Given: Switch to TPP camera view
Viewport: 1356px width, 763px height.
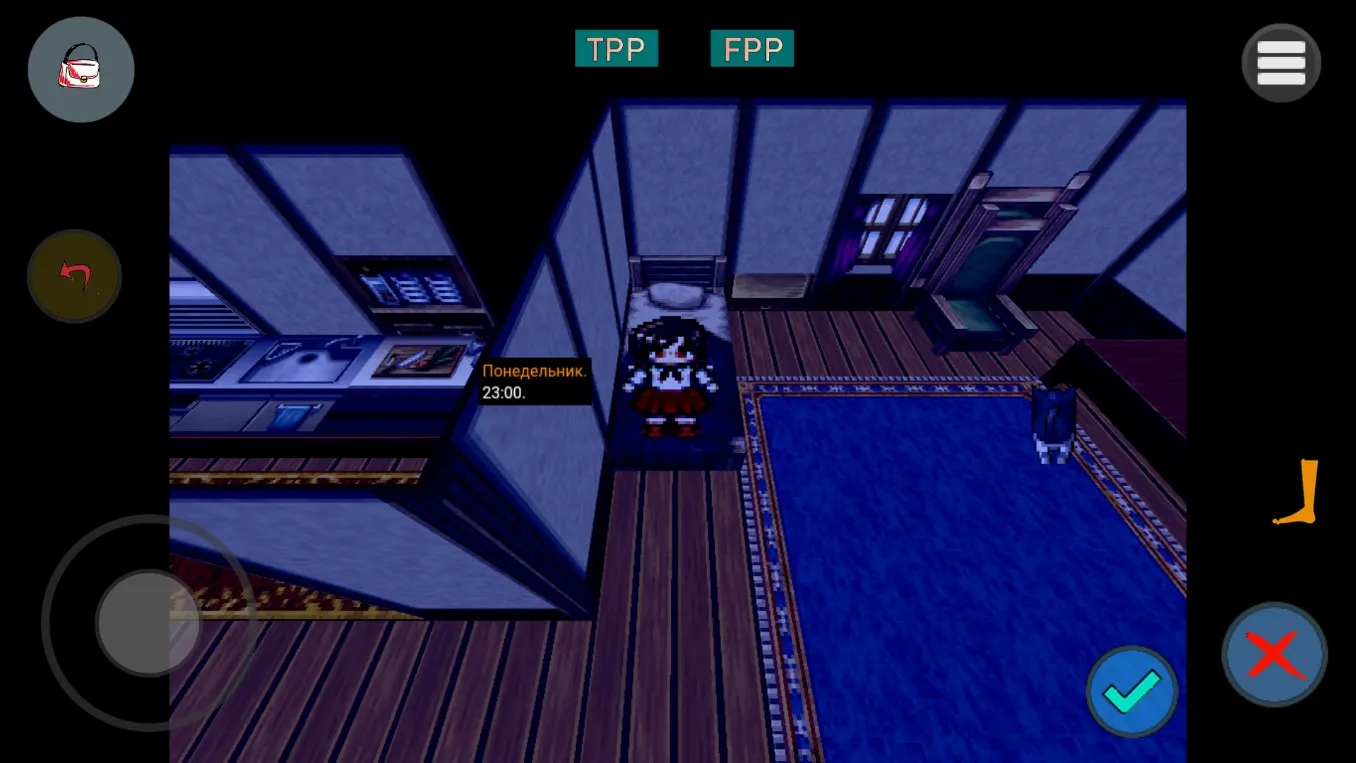Looking at the screenshot, I should pos(616,49).
